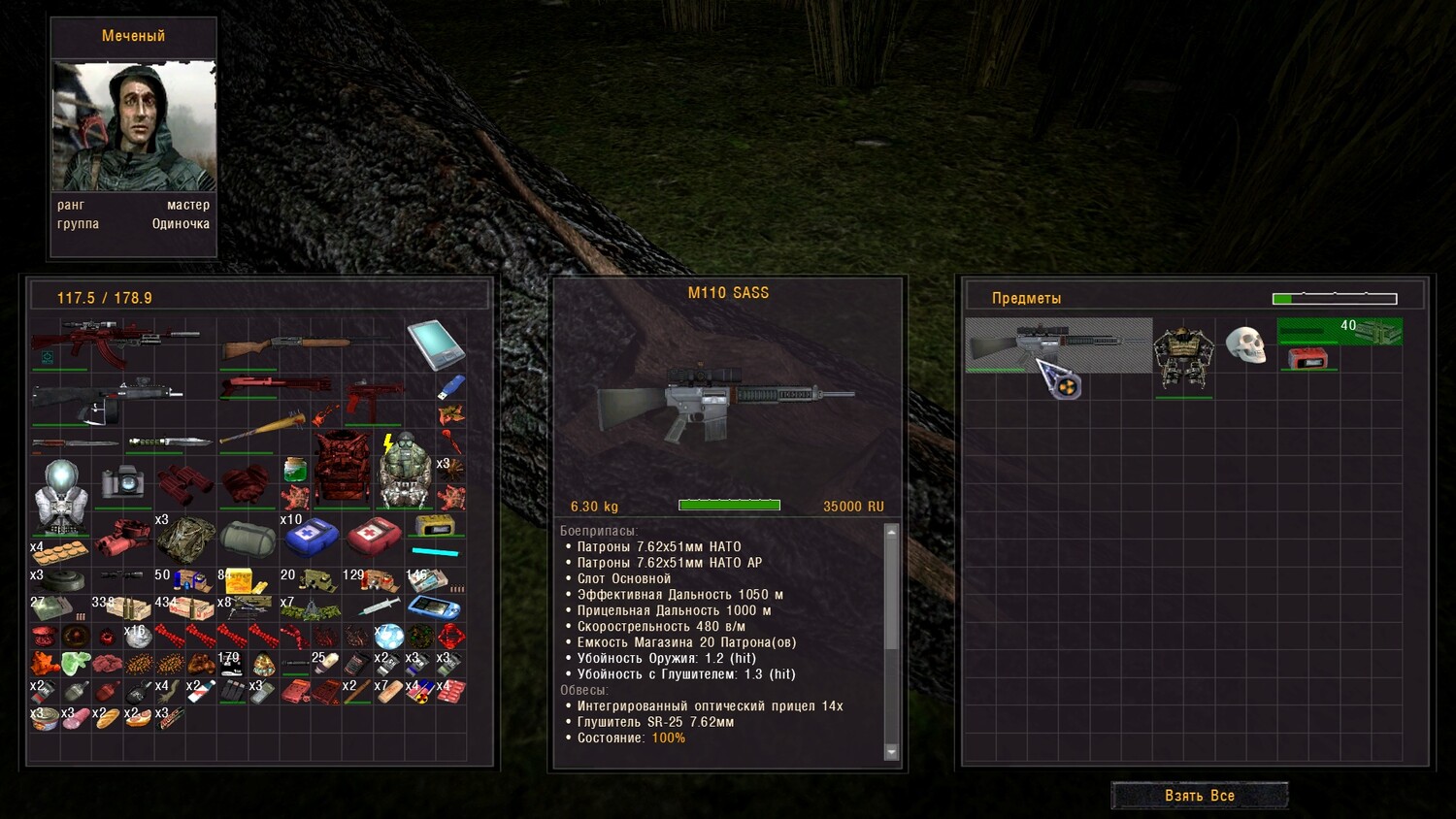This screenshot has width=1456, height=819.
Task: Choose the syringe item
Action: [378, 607]
